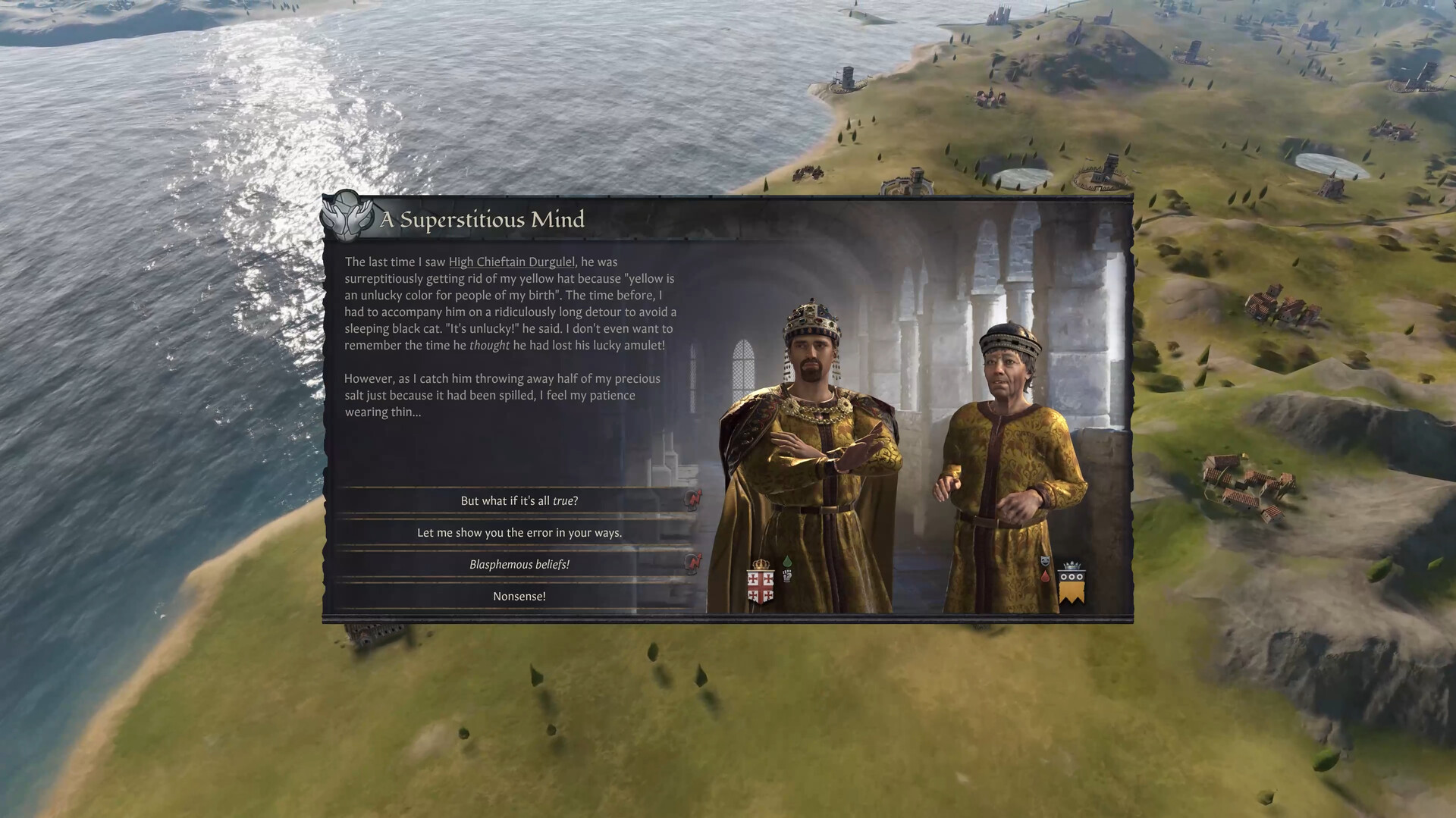Viewport: 1456px width, 818px height.
Task: Click the event's stained-glass hands icon
Action: [x=345, y=219]
